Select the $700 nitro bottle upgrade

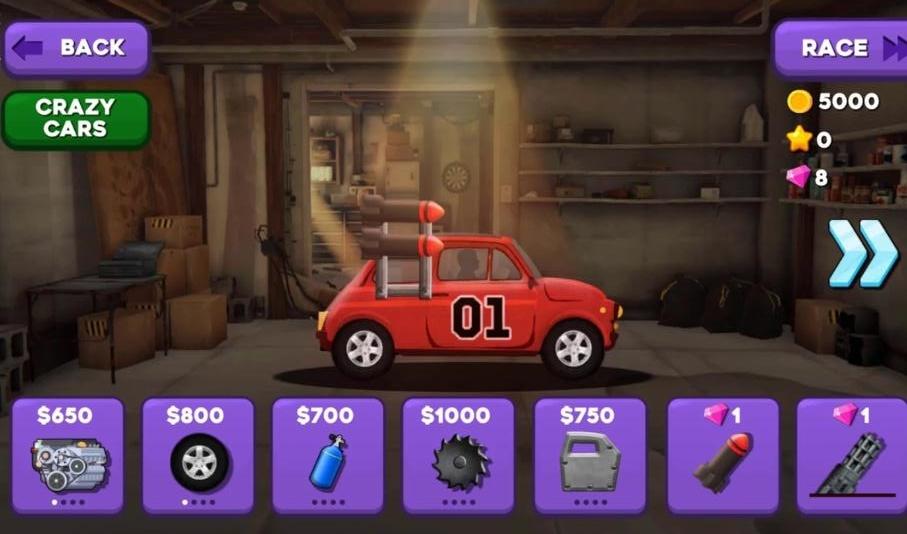click(328, 455)
